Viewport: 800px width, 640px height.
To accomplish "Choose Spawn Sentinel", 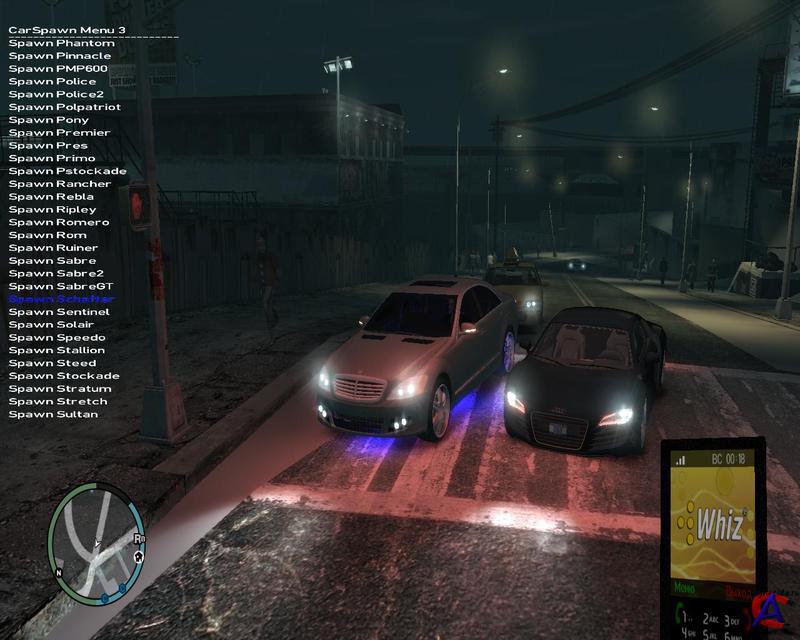I will pyautogui.click(x=59, y=312).
